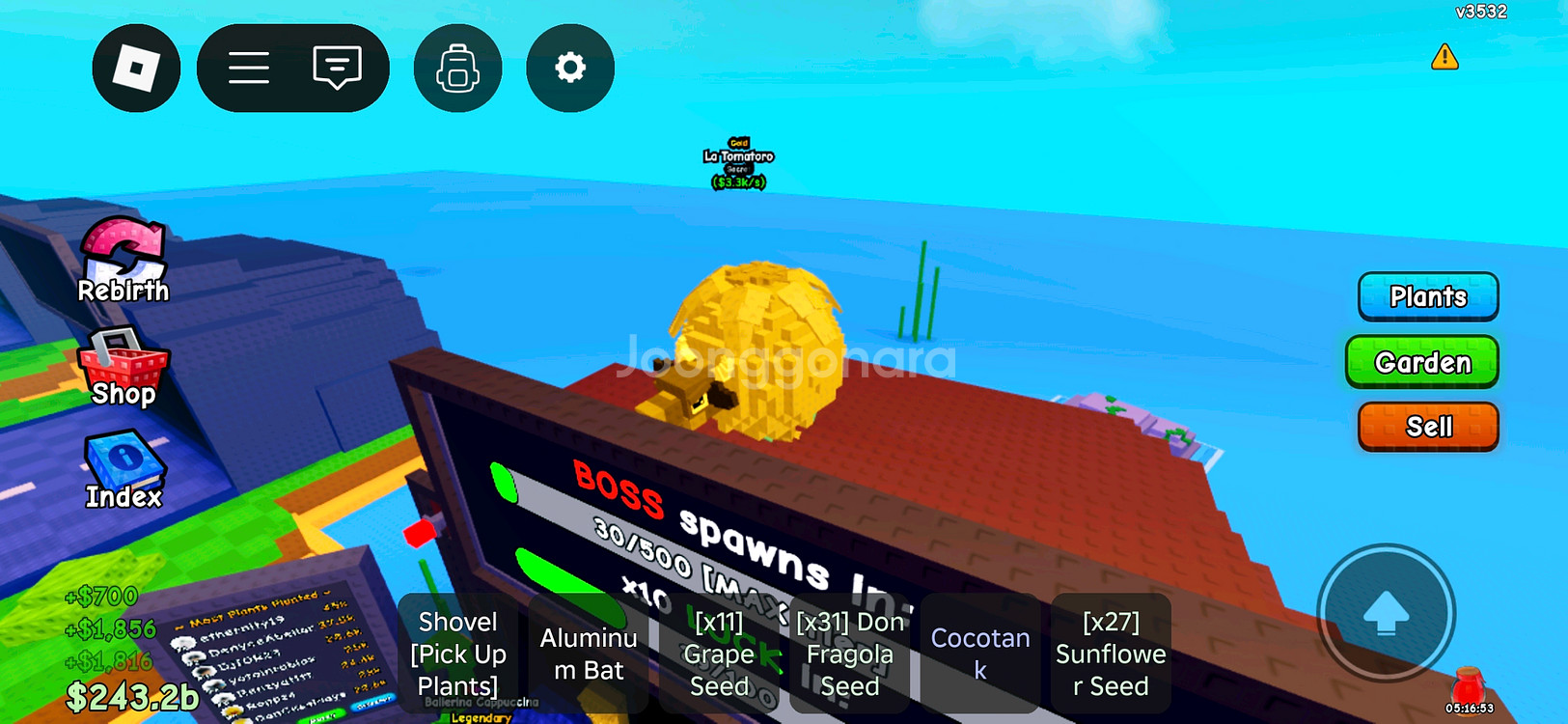Open the hamburger list menu
The image size is (1568, 724).
(x=249, y=69)
